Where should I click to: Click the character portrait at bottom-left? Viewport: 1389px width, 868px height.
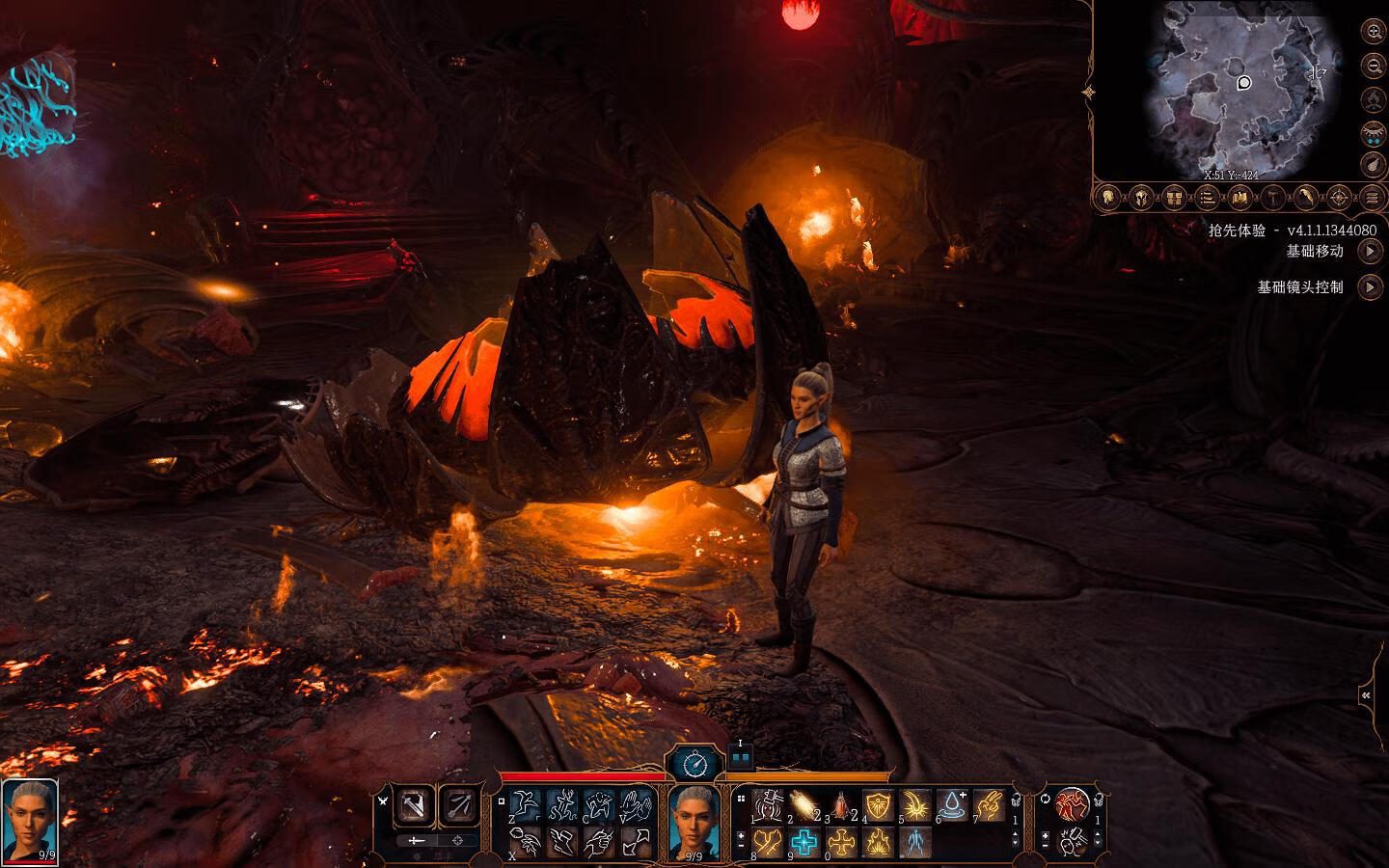pyautogui.click(x=30, y=816)
